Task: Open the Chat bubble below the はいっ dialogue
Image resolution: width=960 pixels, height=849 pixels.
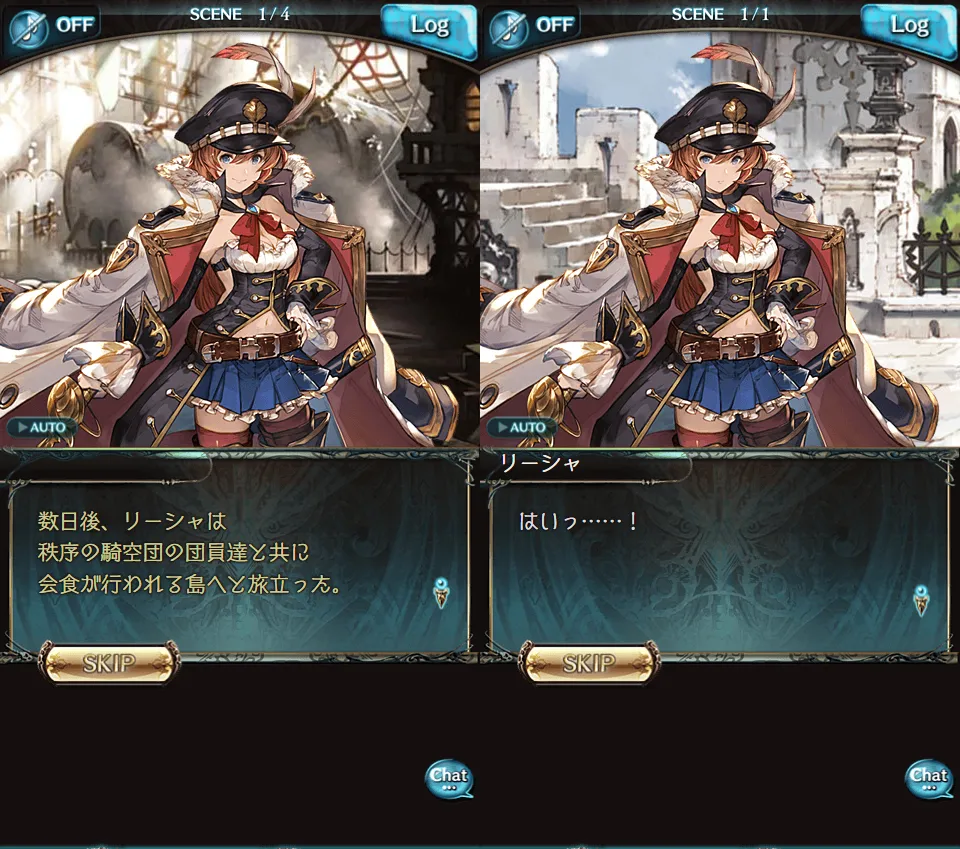Action: point(929,778)
